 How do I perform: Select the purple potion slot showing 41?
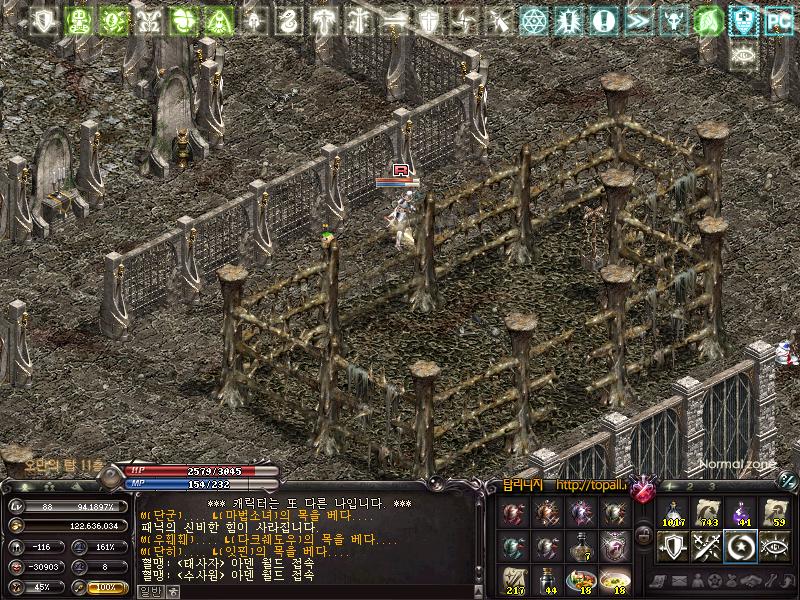741,512
